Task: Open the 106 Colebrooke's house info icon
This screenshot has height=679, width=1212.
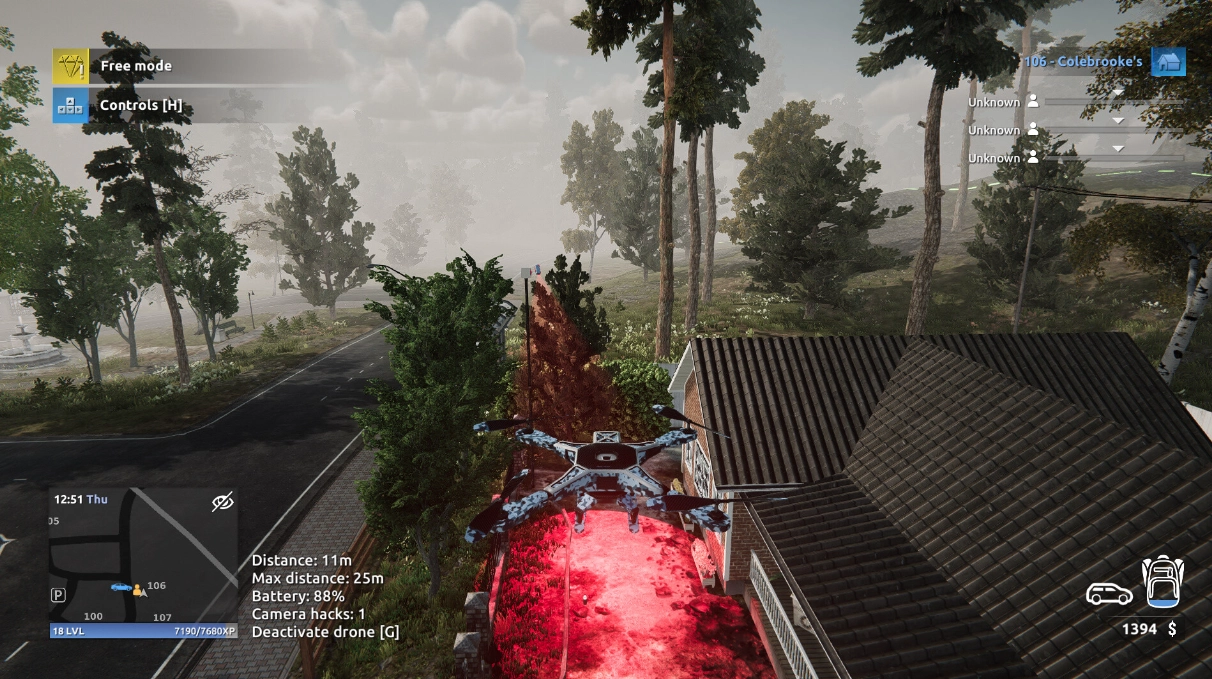Action: pos(1167,62)
